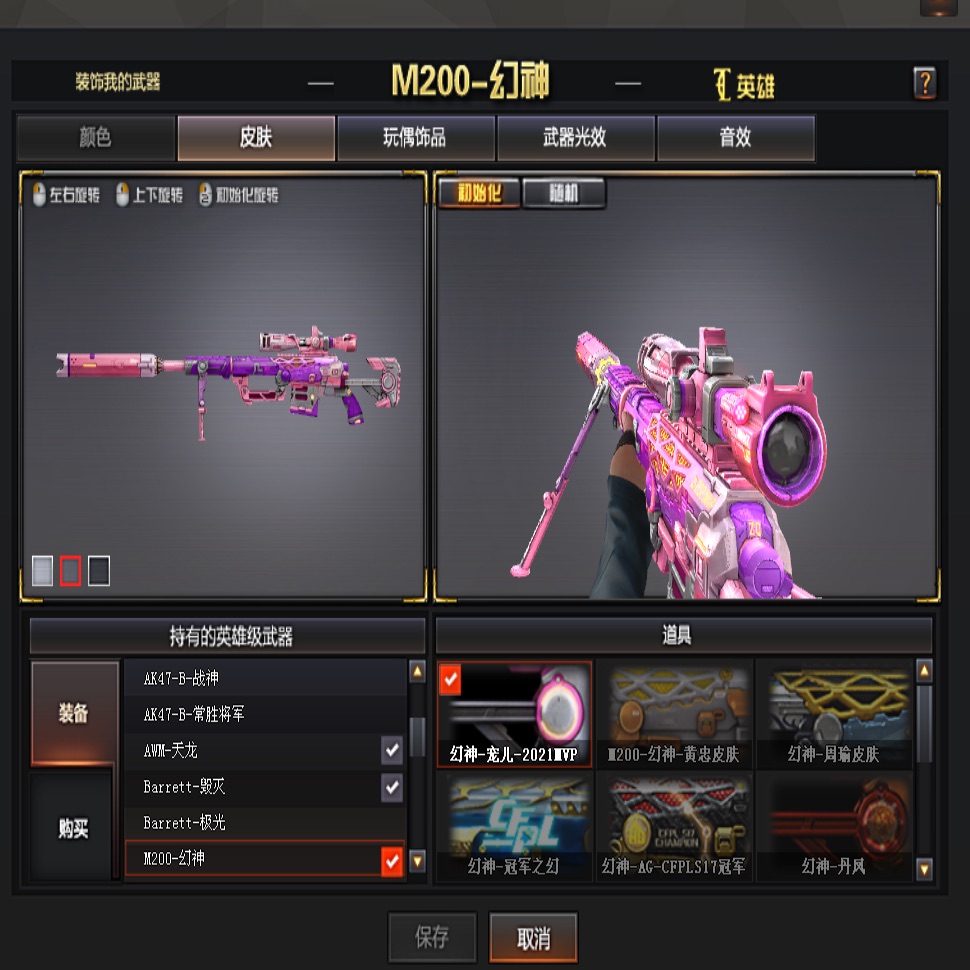Viewport: 970px width, 970px height.
Task: Save changes with the 保存 button
Action: pos(432,938)
